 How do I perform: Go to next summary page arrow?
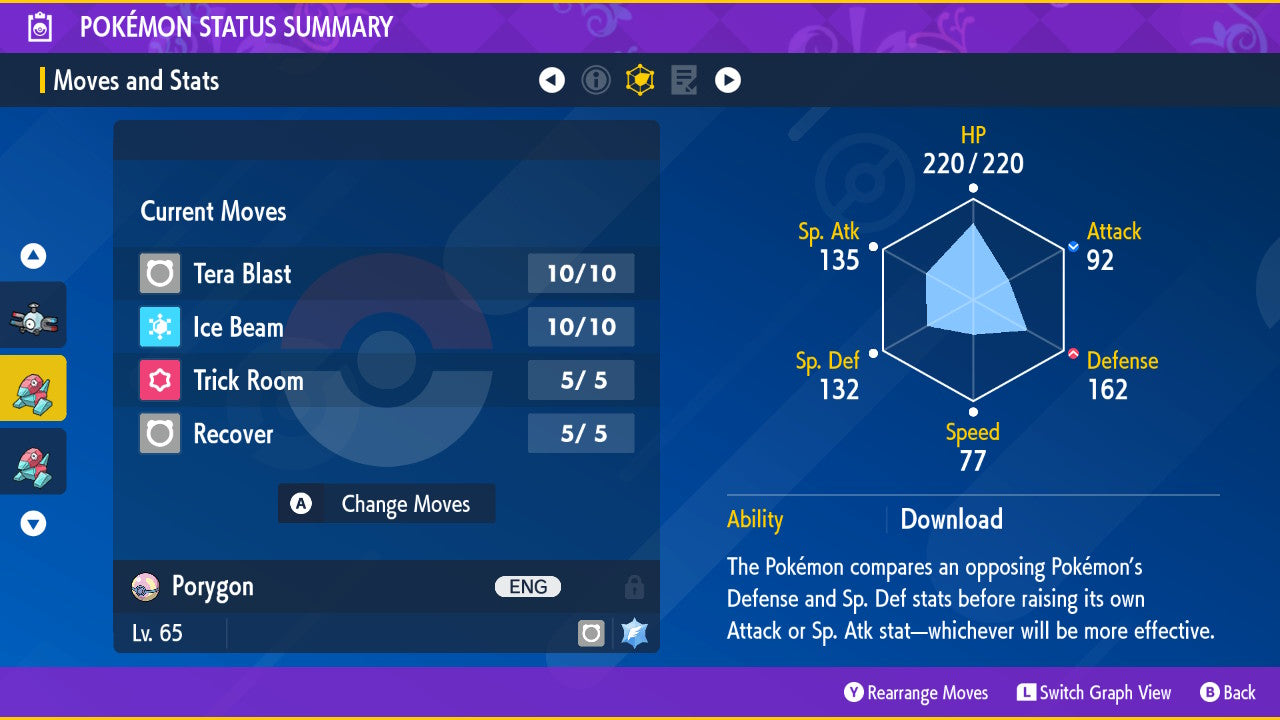click(728, 80)
